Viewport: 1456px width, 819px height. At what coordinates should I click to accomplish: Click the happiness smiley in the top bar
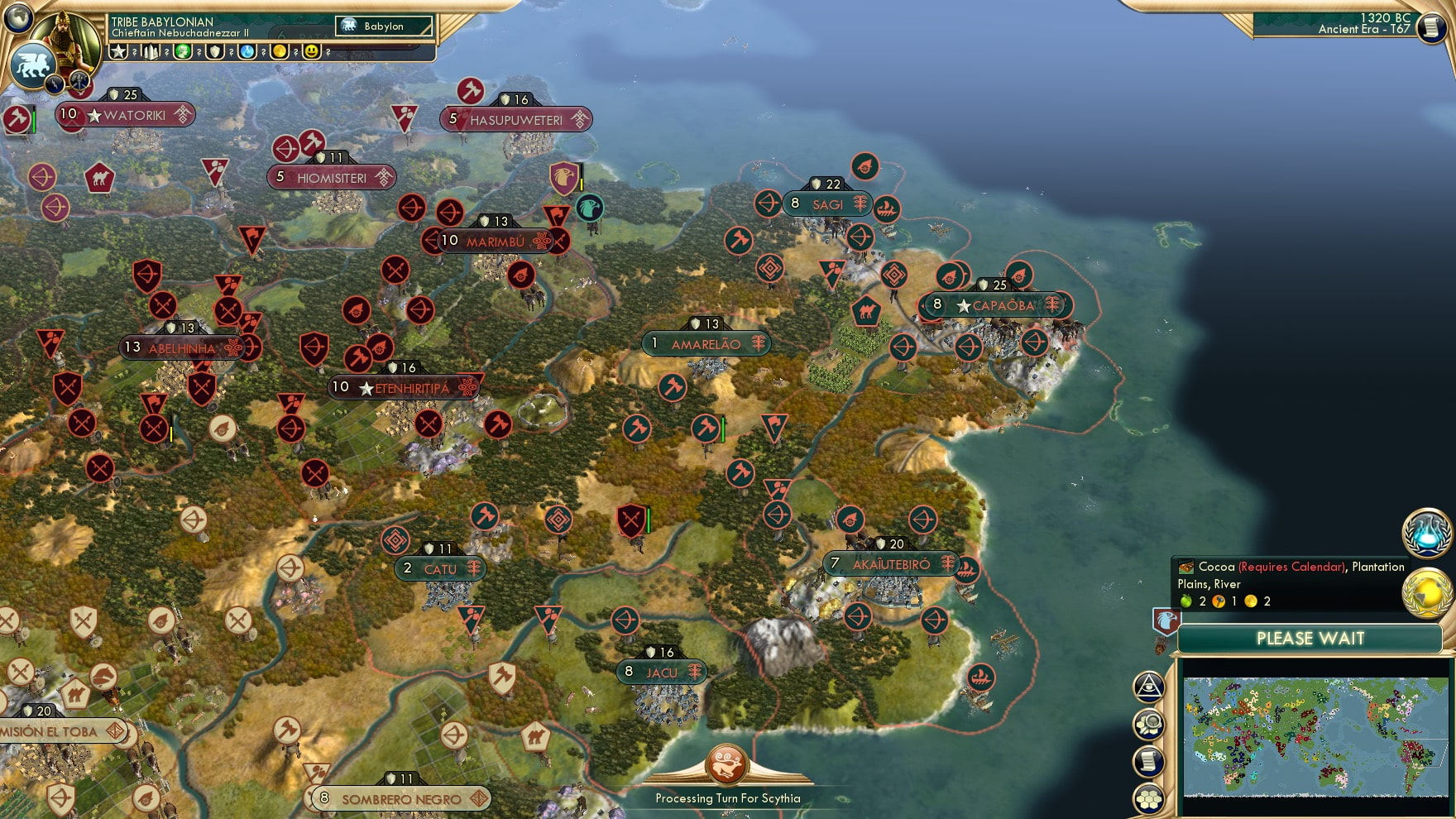click(x=312, y=53)
